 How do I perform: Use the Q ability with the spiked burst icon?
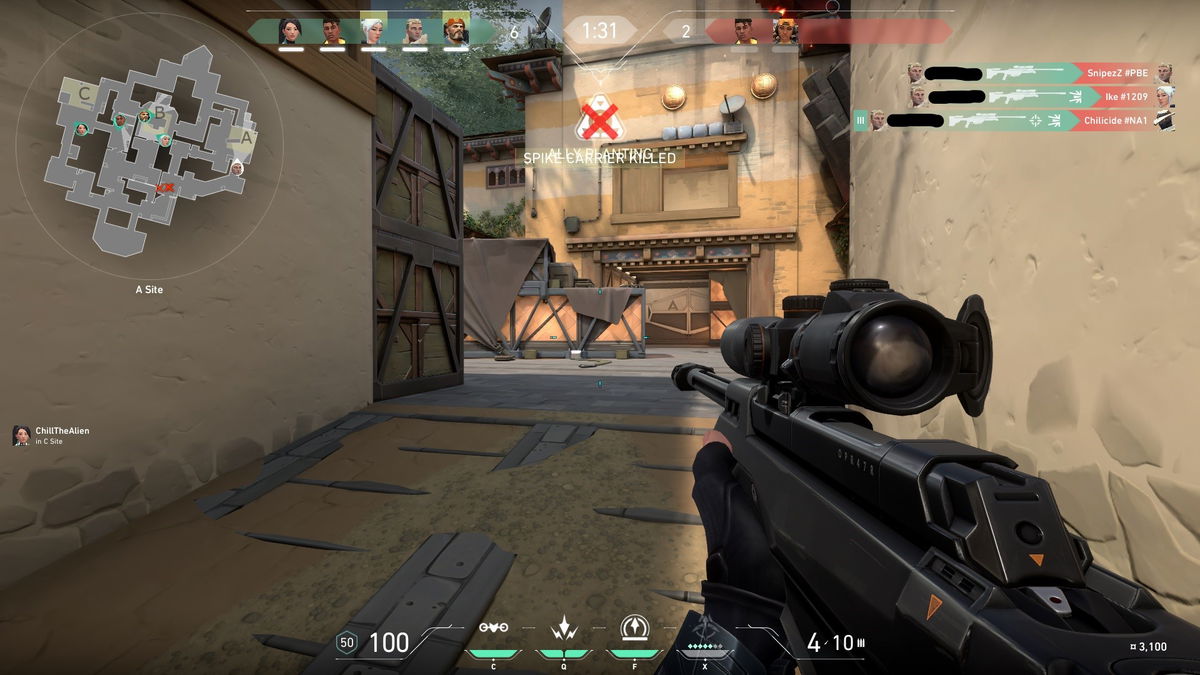(563, 630)
